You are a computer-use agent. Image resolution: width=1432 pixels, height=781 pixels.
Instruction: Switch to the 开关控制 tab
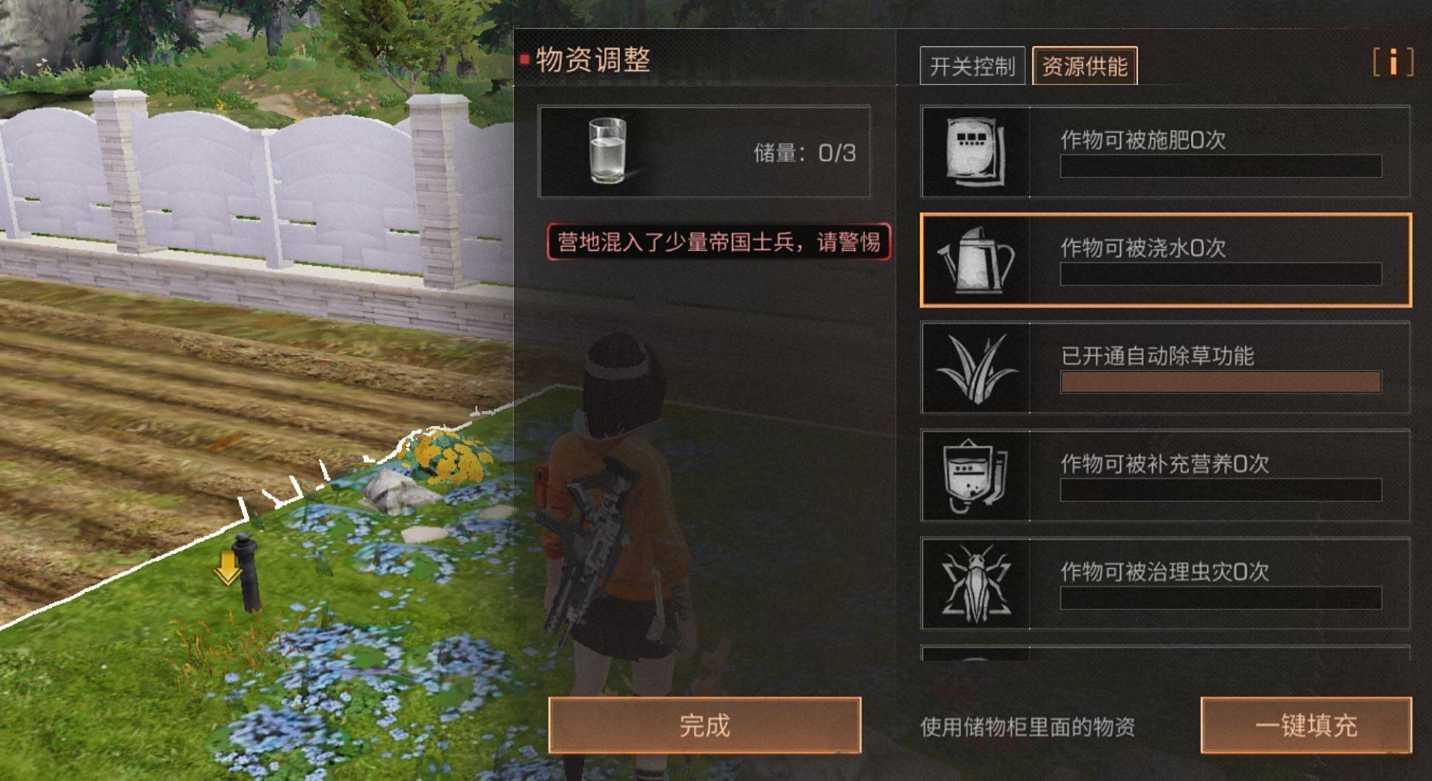click(x=970, y=66)
